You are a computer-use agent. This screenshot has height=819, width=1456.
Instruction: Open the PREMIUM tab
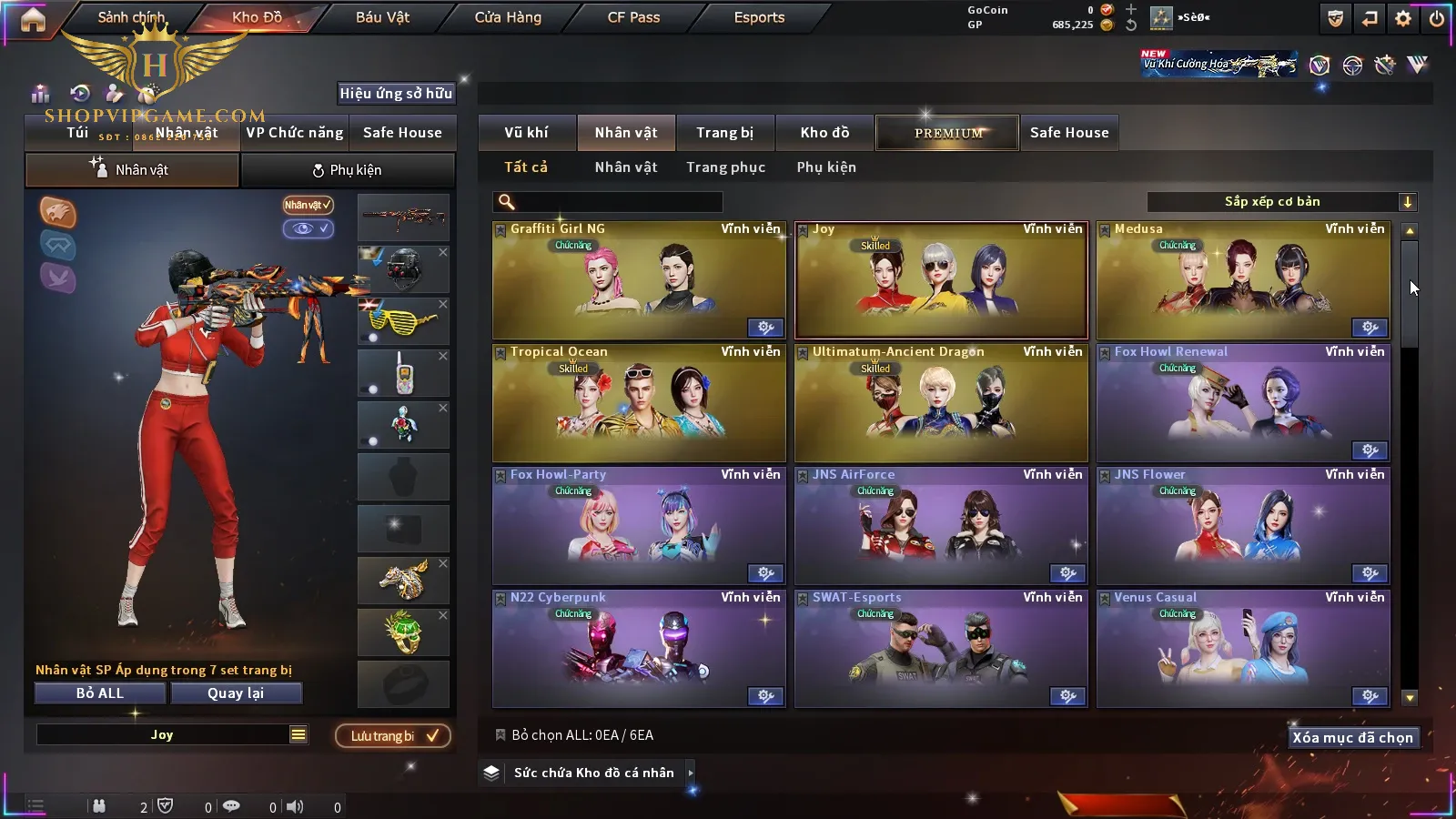pyautogui.click(x=947, y=133)
